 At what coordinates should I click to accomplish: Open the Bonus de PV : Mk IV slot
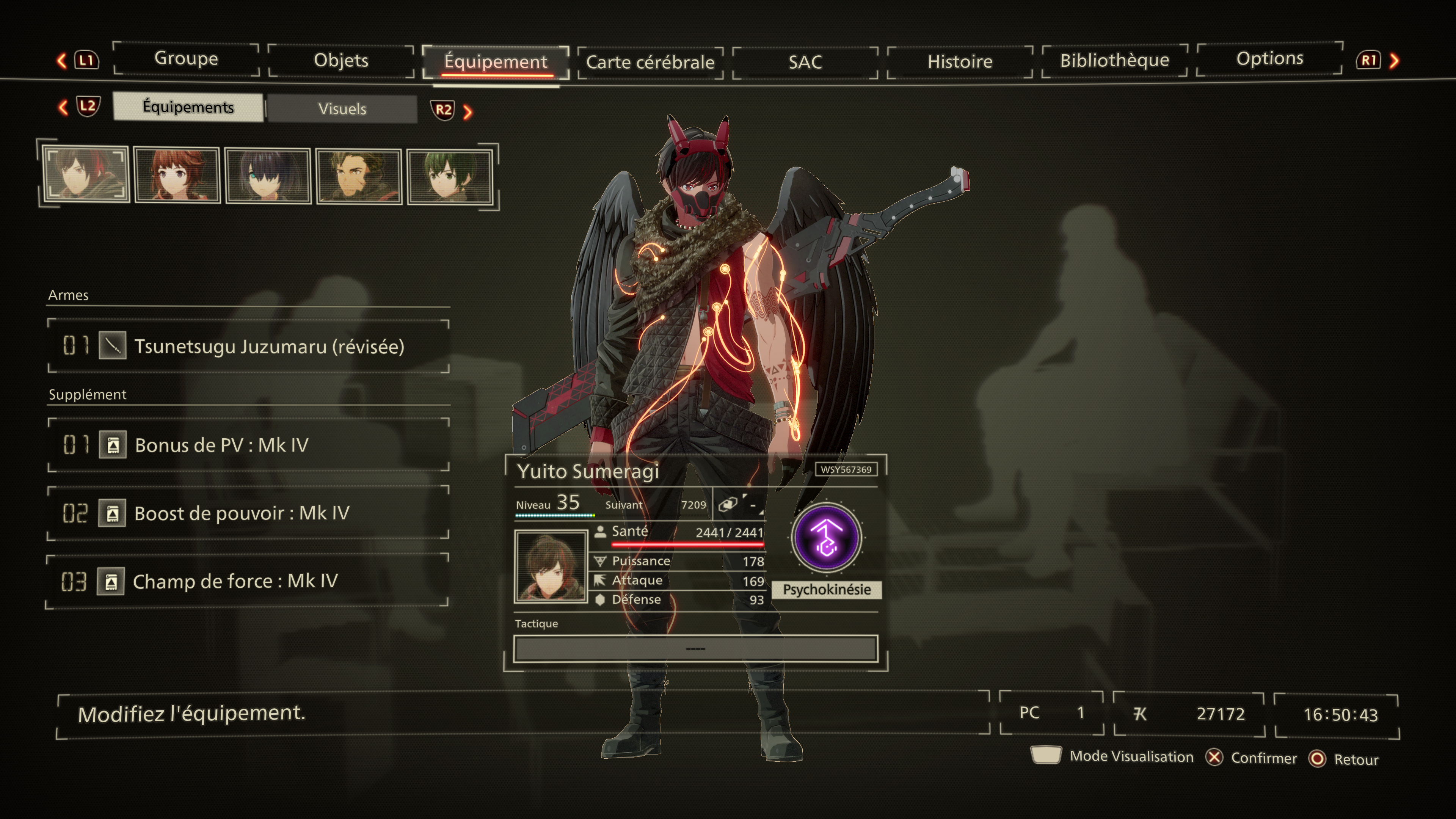249,445
